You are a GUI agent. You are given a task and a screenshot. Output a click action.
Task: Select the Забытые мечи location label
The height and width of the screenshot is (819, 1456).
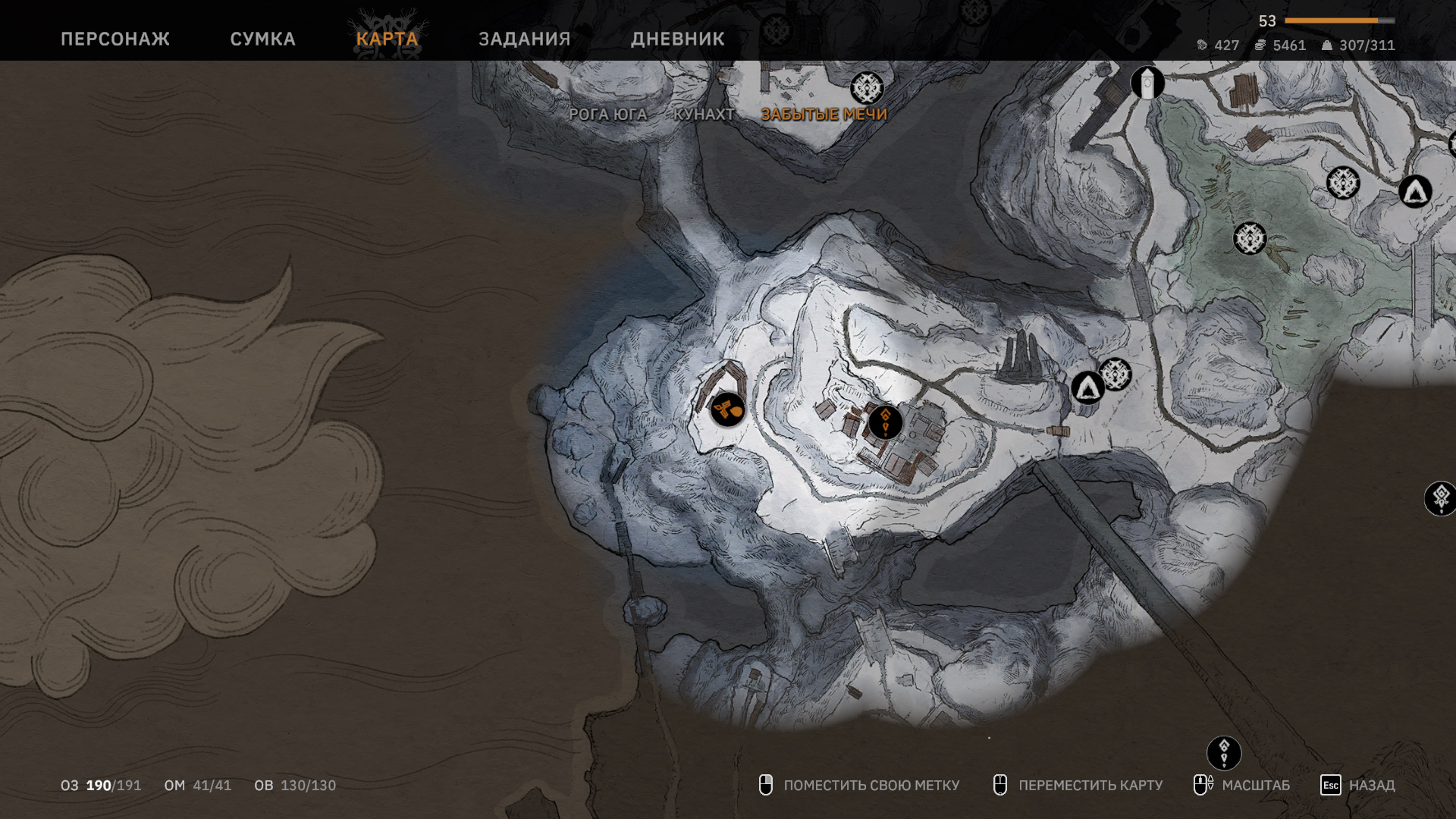(824, 115)
